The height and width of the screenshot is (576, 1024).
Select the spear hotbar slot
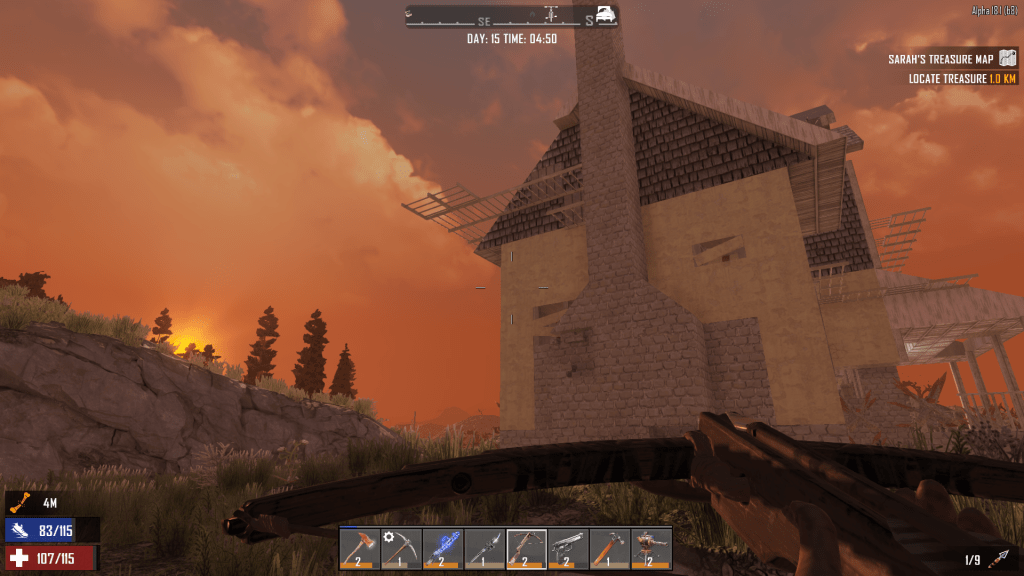click(485, 548)
